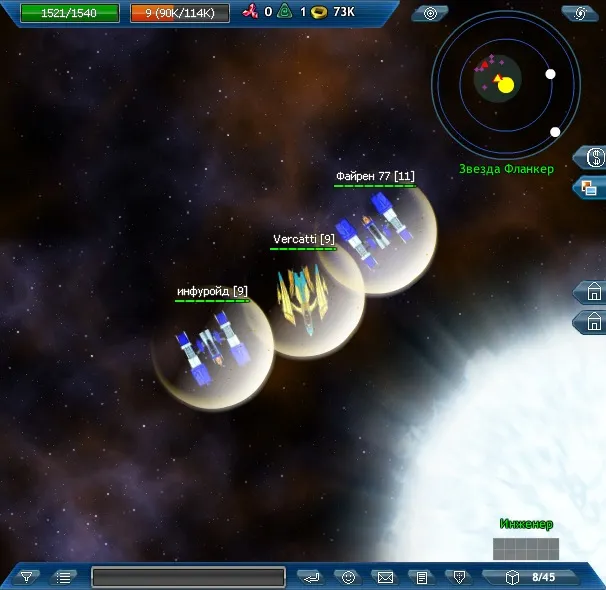Click the funnel filter icon
This screenshot has width=606, height=590.
pos(27,577)
